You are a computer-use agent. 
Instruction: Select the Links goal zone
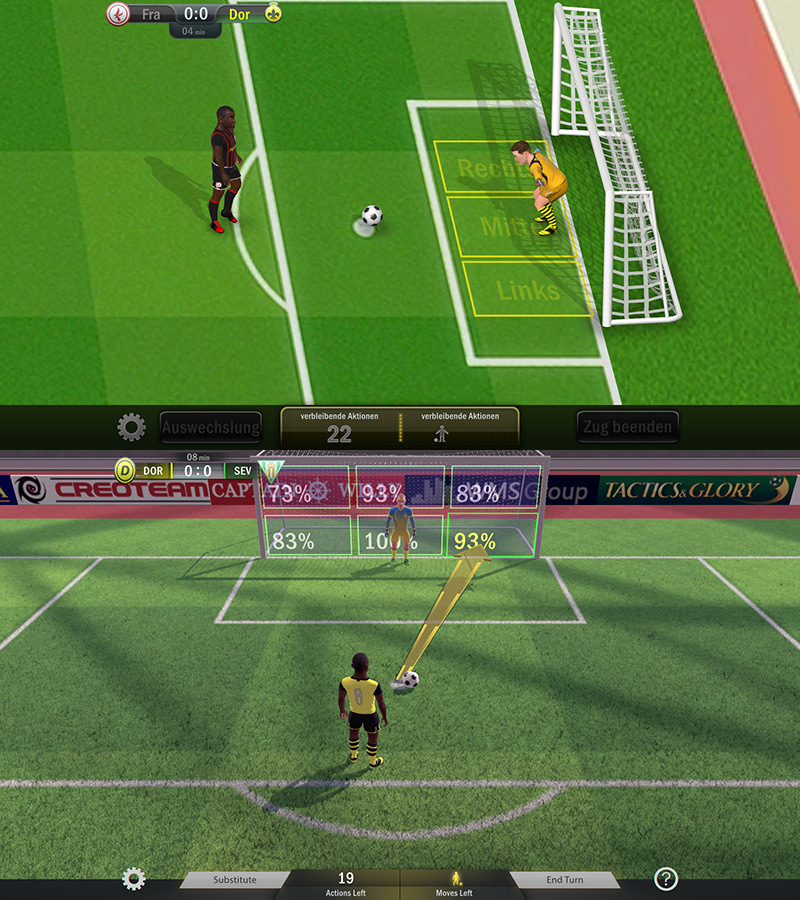click(528, 290)
